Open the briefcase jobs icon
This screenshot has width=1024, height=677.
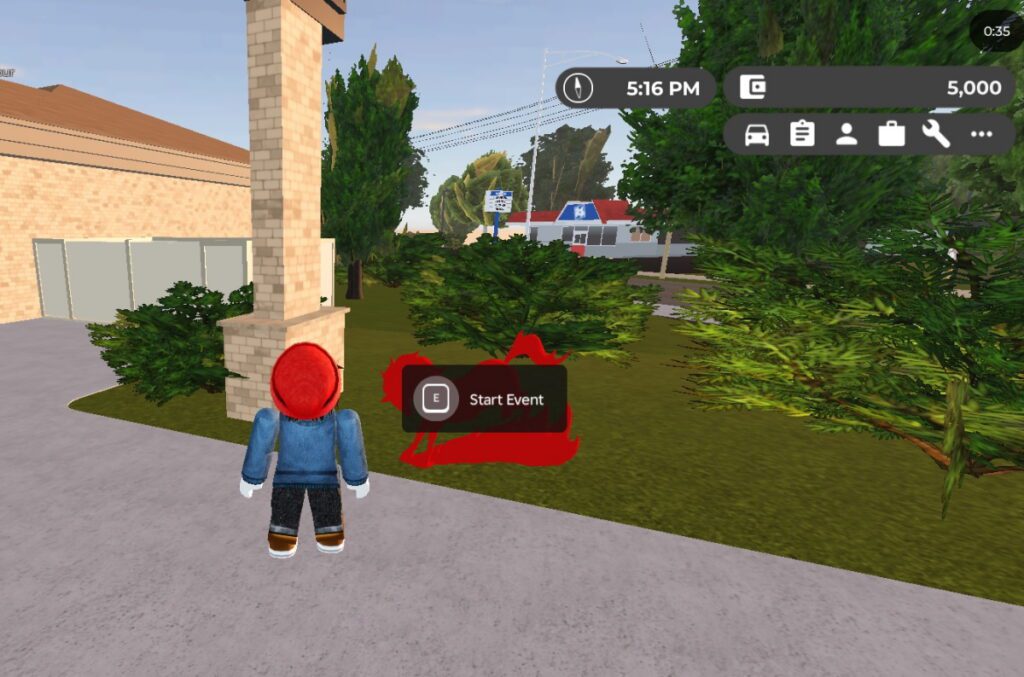892,134
